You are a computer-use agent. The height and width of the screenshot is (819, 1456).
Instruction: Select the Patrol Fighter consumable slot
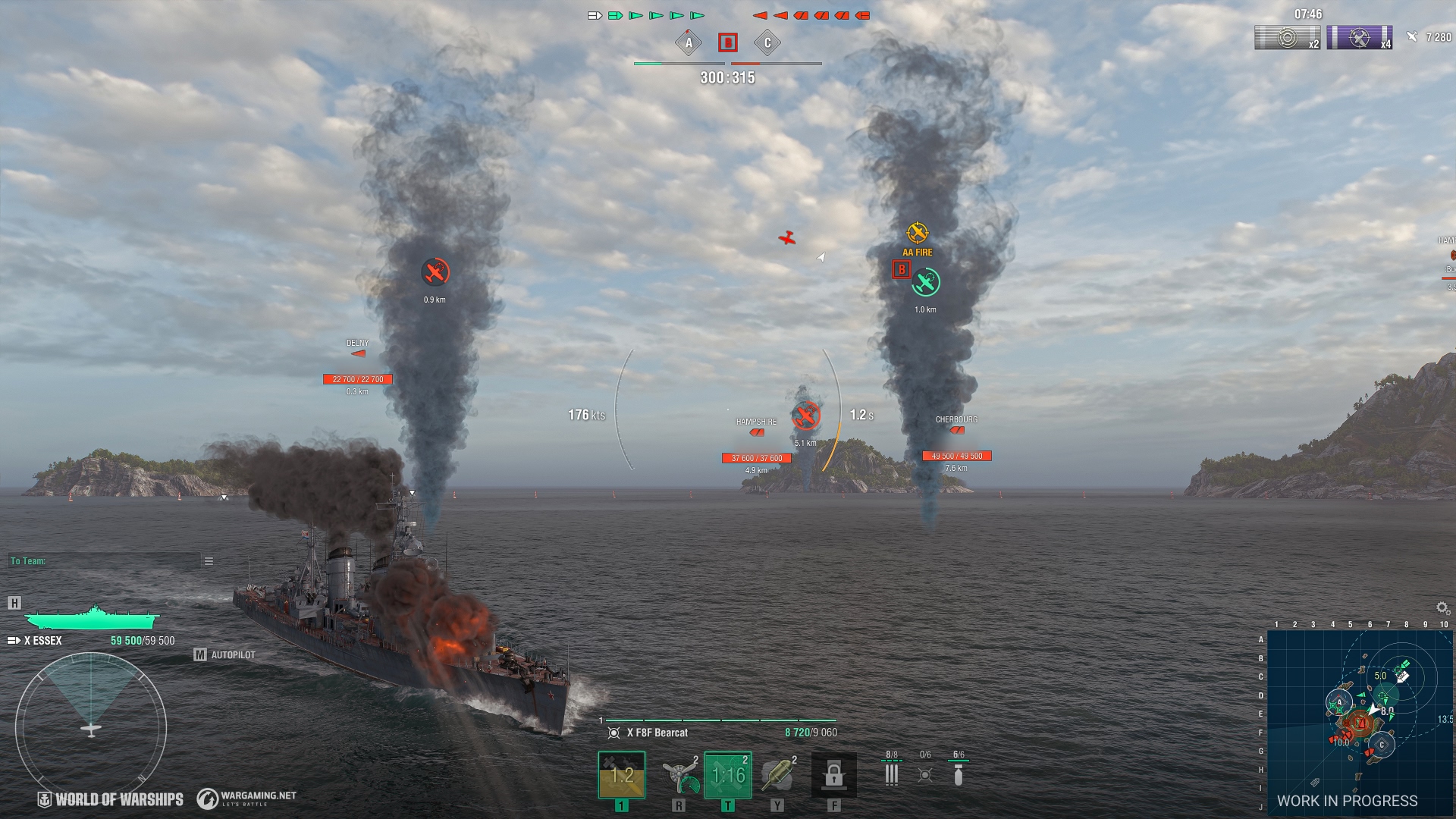point(727,775)
